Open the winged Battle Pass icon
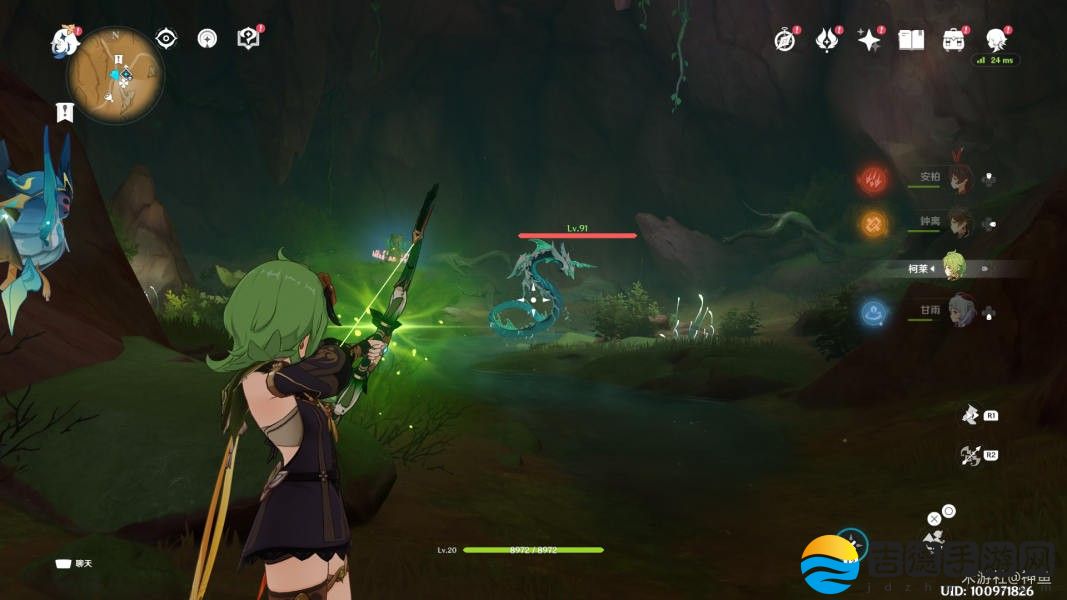 coord(827,40)
